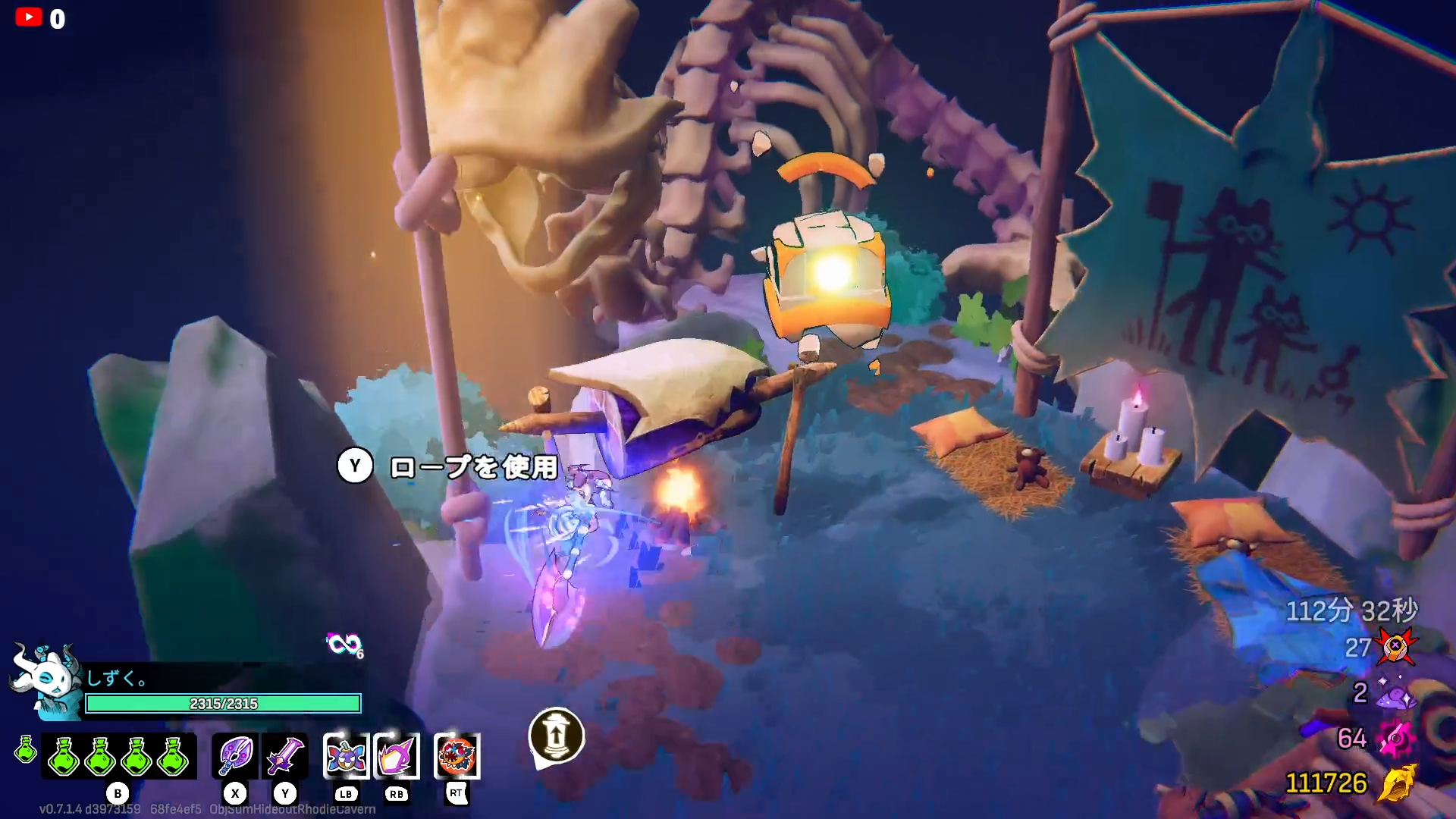
Task: Click the white creature character portrait
Action: (47, 679)
